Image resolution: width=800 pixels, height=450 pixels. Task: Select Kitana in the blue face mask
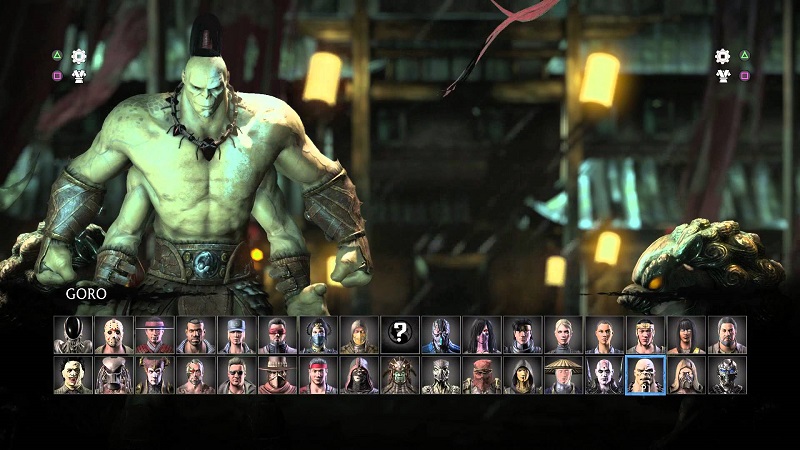318,335
